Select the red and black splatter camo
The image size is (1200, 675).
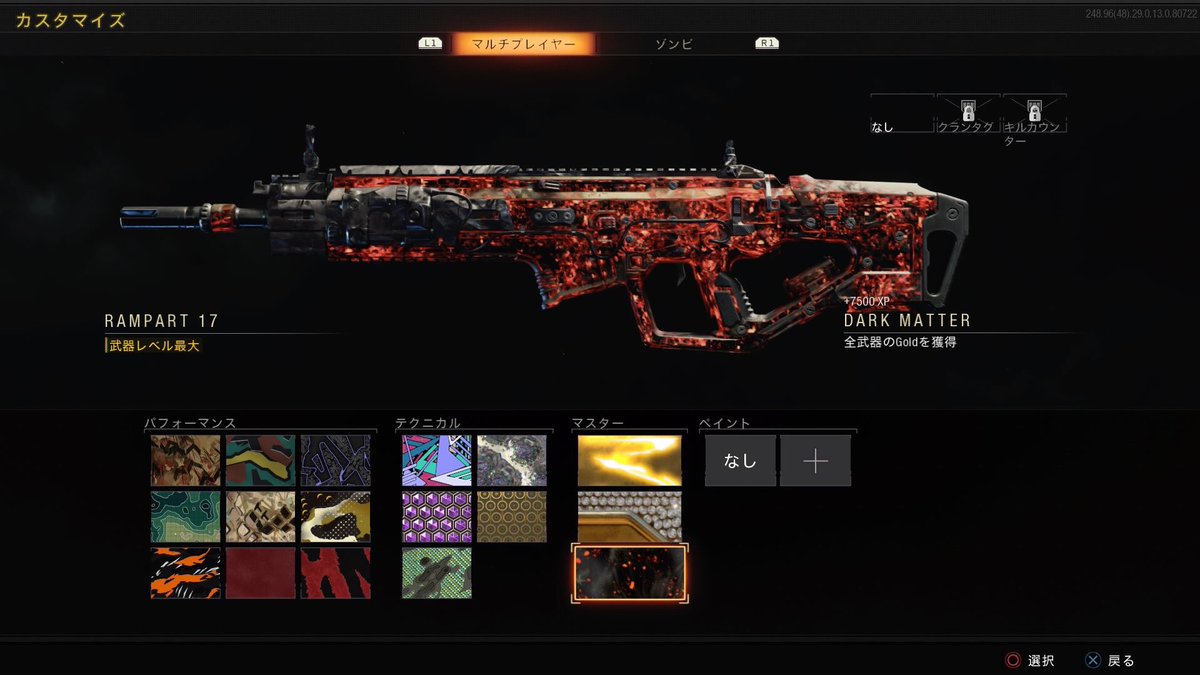pos(336,573)
